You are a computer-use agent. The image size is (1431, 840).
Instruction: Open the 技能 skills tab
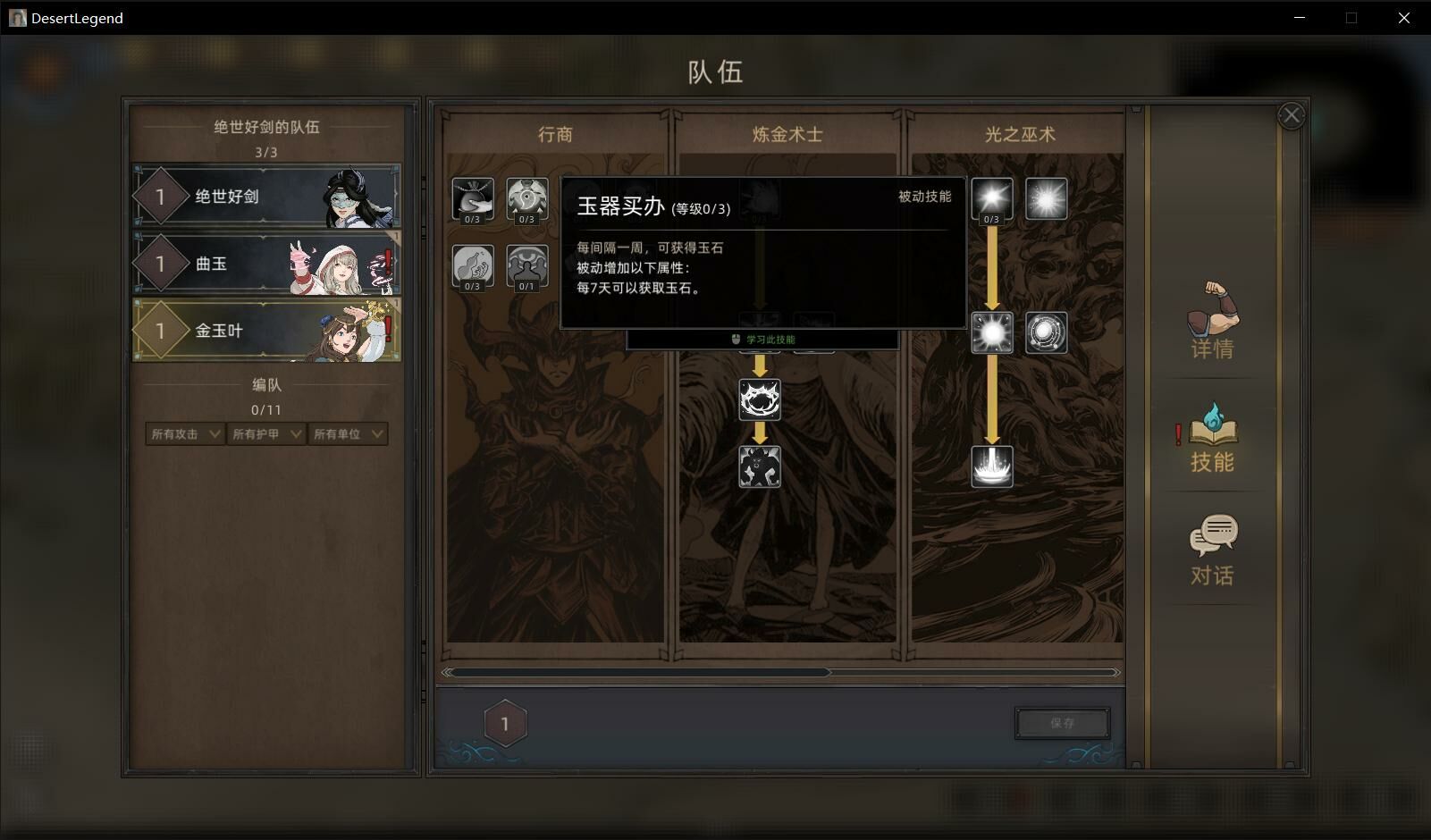(1212, 438)
